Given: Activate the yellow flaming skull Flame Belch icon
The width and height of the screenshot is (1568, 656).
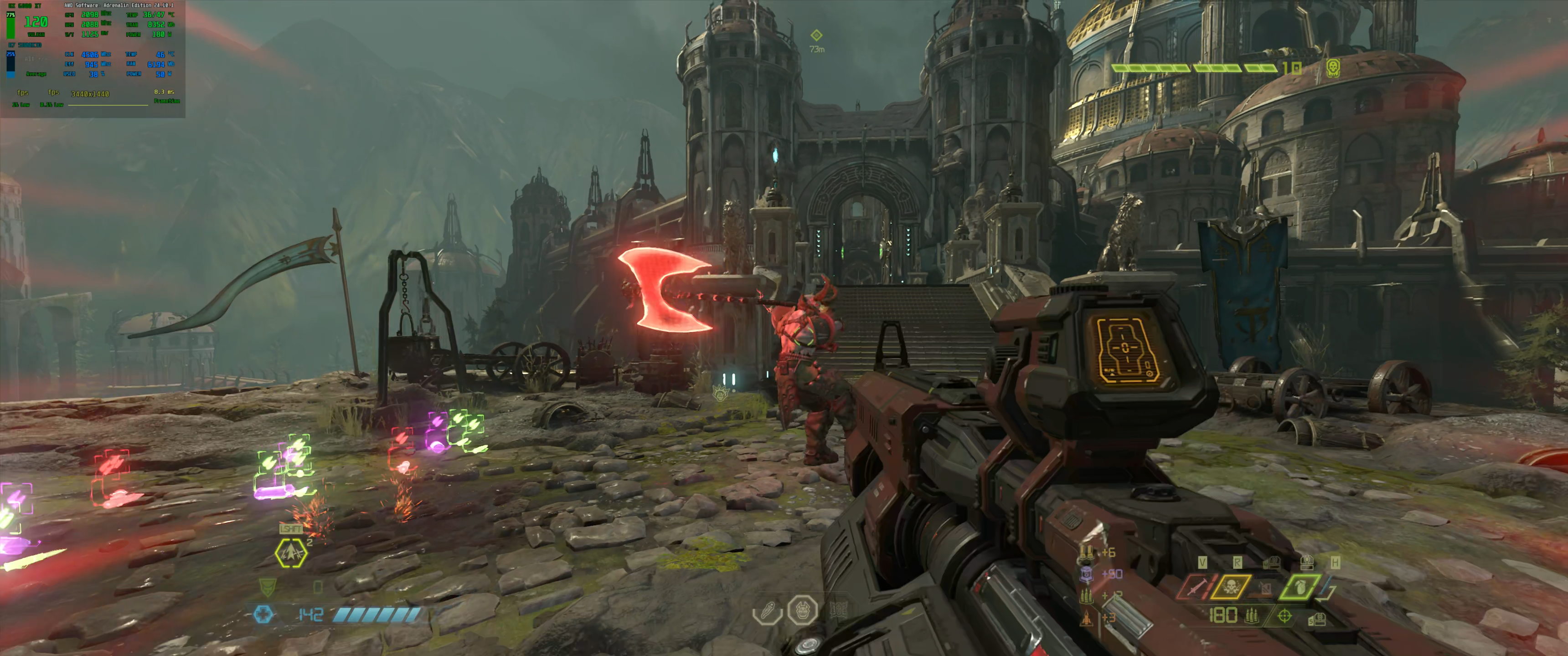Looking at the screenshot, I should [x=1230, y=588].
